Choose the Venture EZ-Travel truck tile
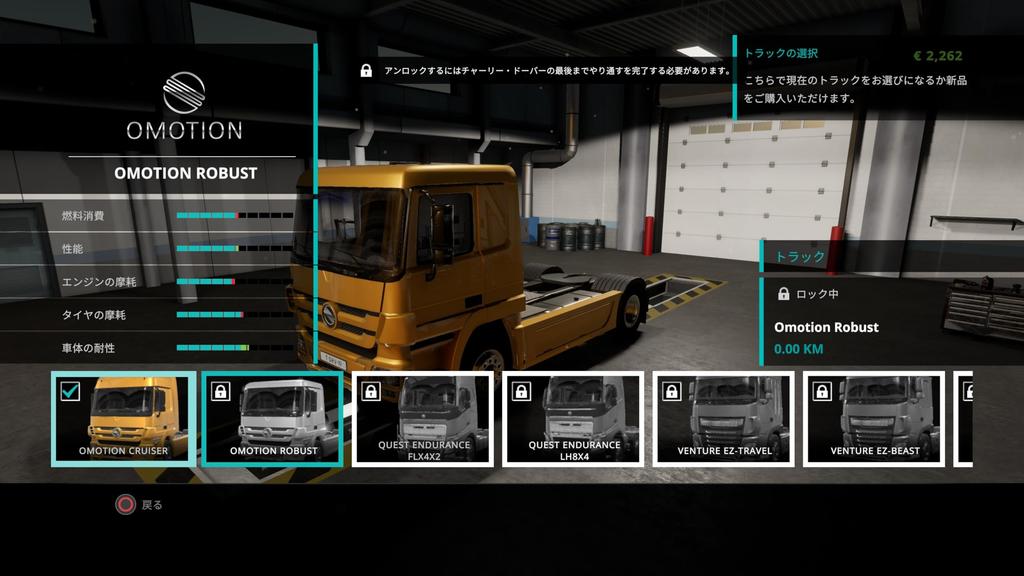The width and height of the screenshot is (1024, 576). (723, 419)
